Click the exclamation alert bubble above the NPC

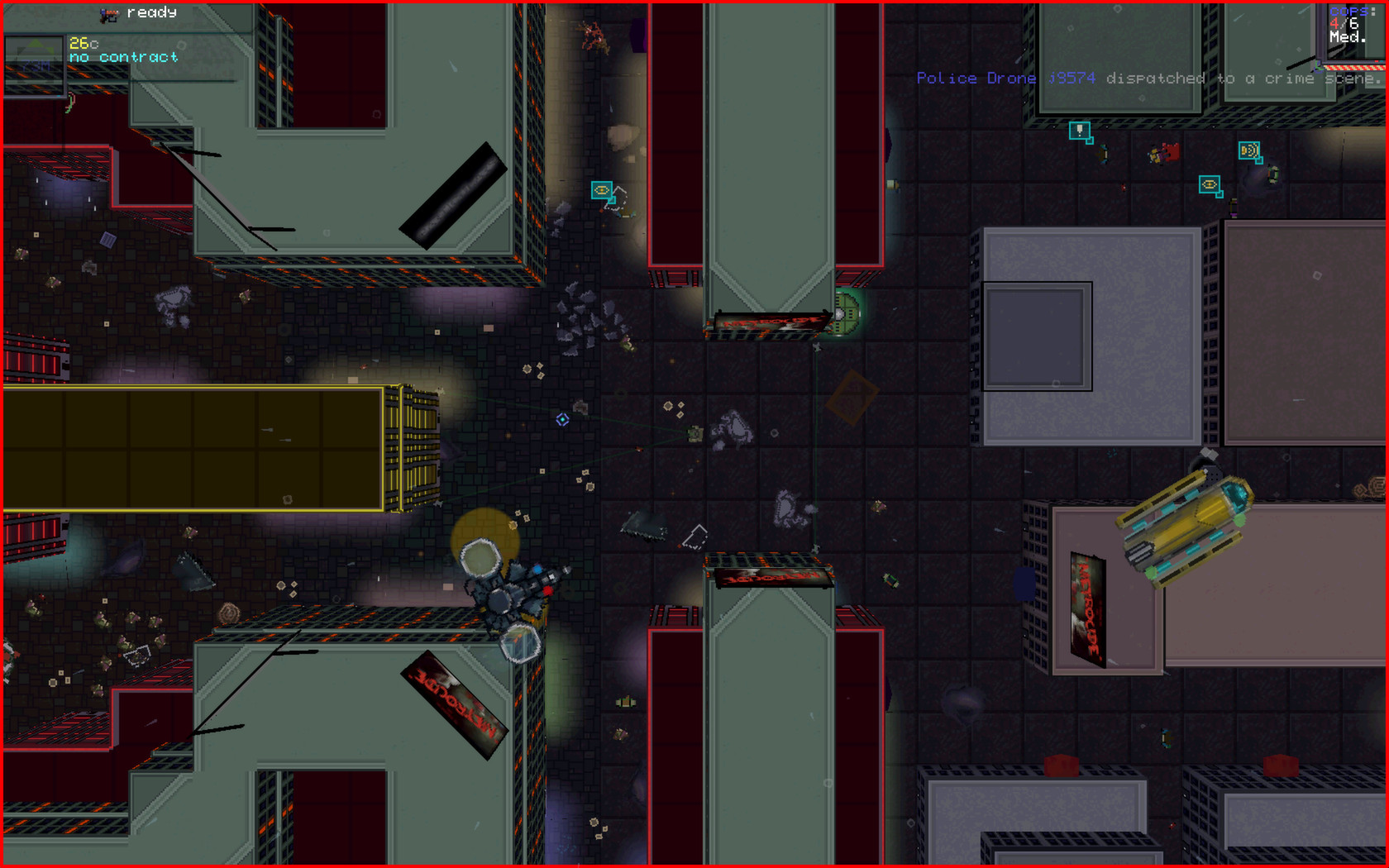(1079, 131)
